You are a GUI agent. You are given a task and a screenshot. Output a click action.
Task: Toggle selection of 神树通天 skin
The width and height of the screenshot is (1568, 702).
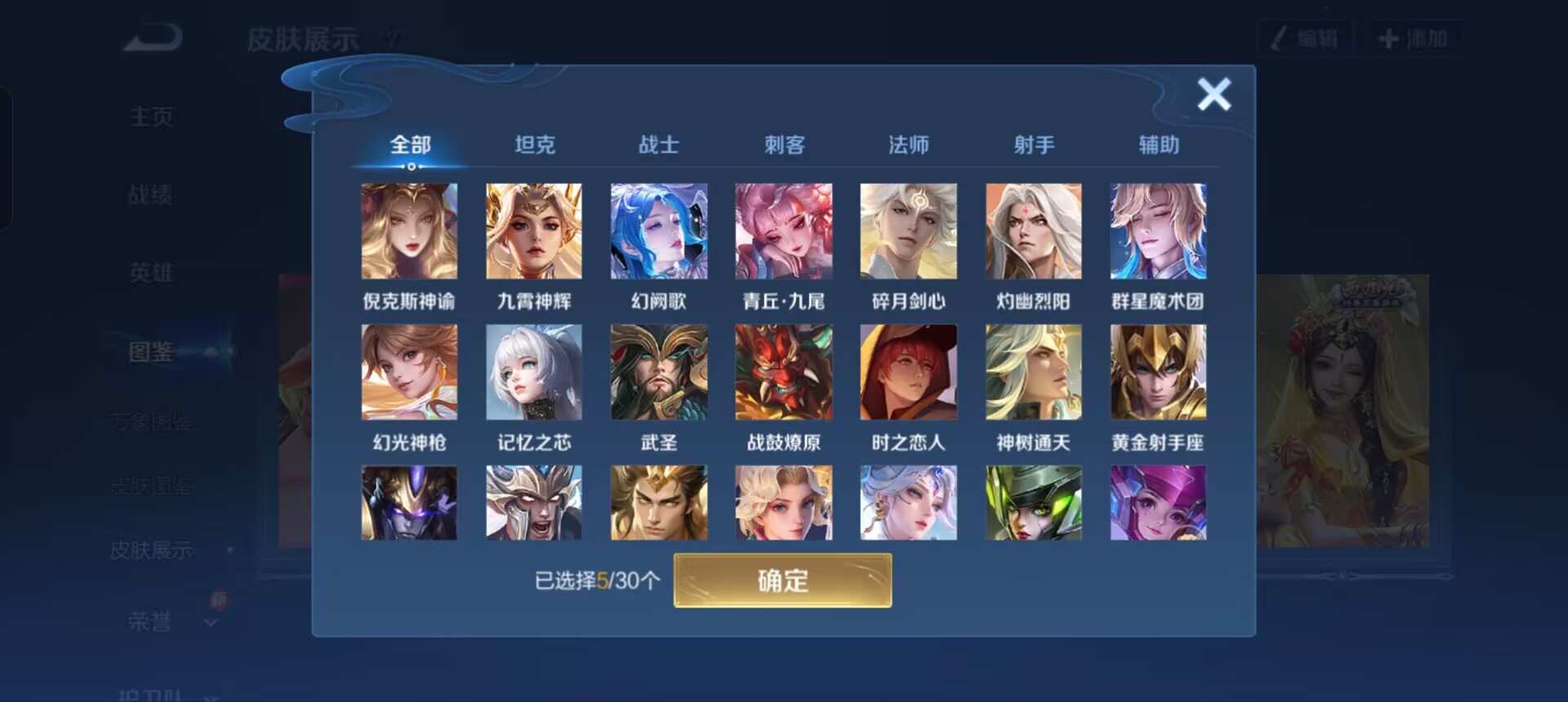[x=1033, y=371]
